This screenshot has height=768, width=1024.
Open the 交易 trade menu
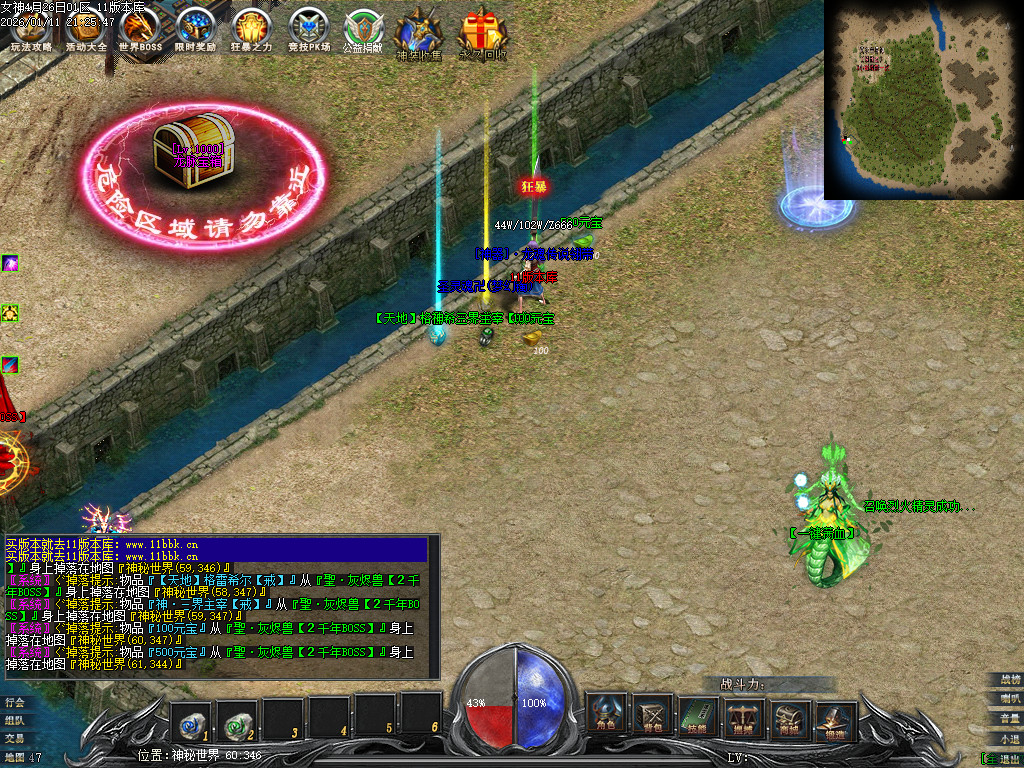pos(14,738)
